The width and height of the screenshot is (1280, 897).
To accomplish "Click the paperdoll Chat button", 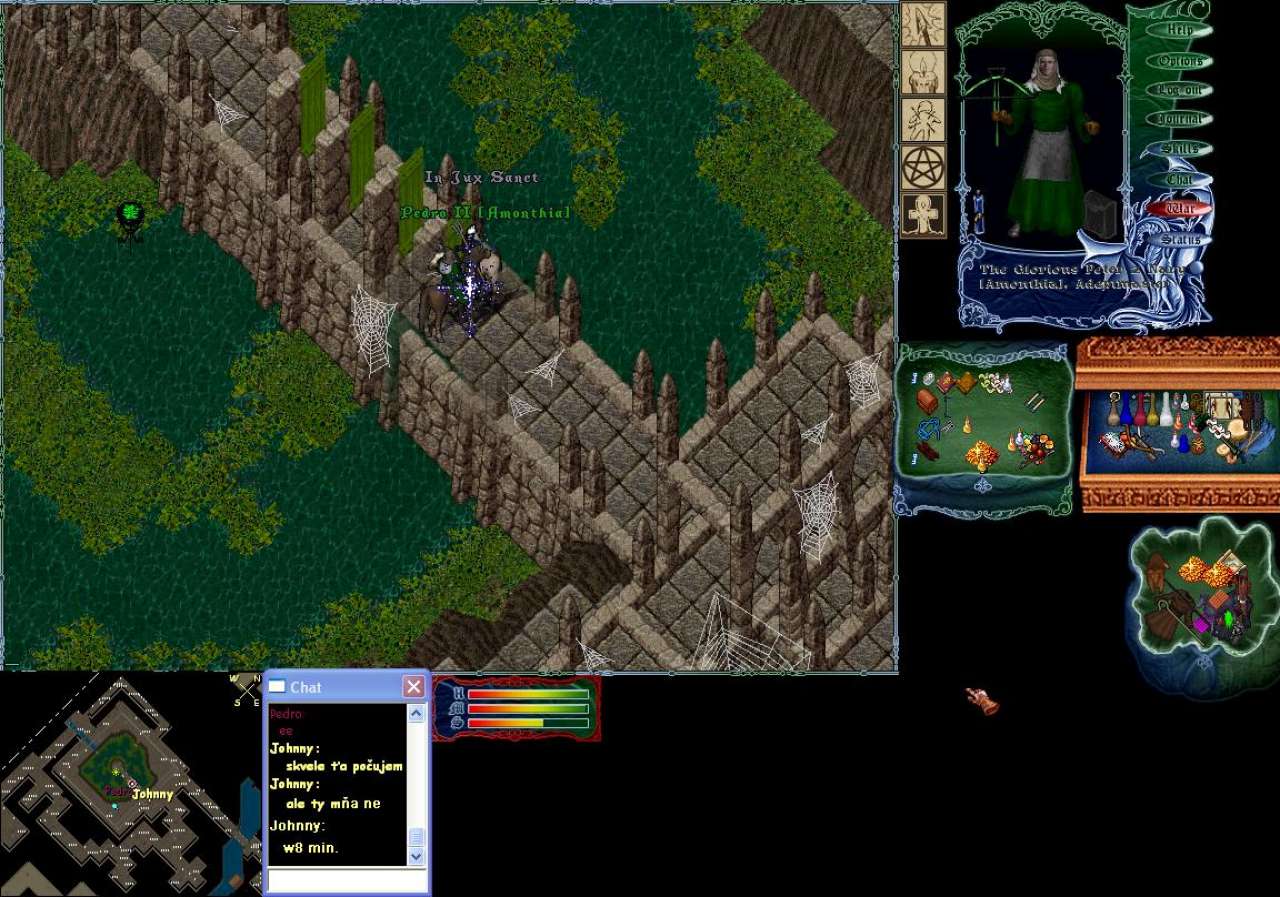I will pyautogui.click(x=1180, y=179).
